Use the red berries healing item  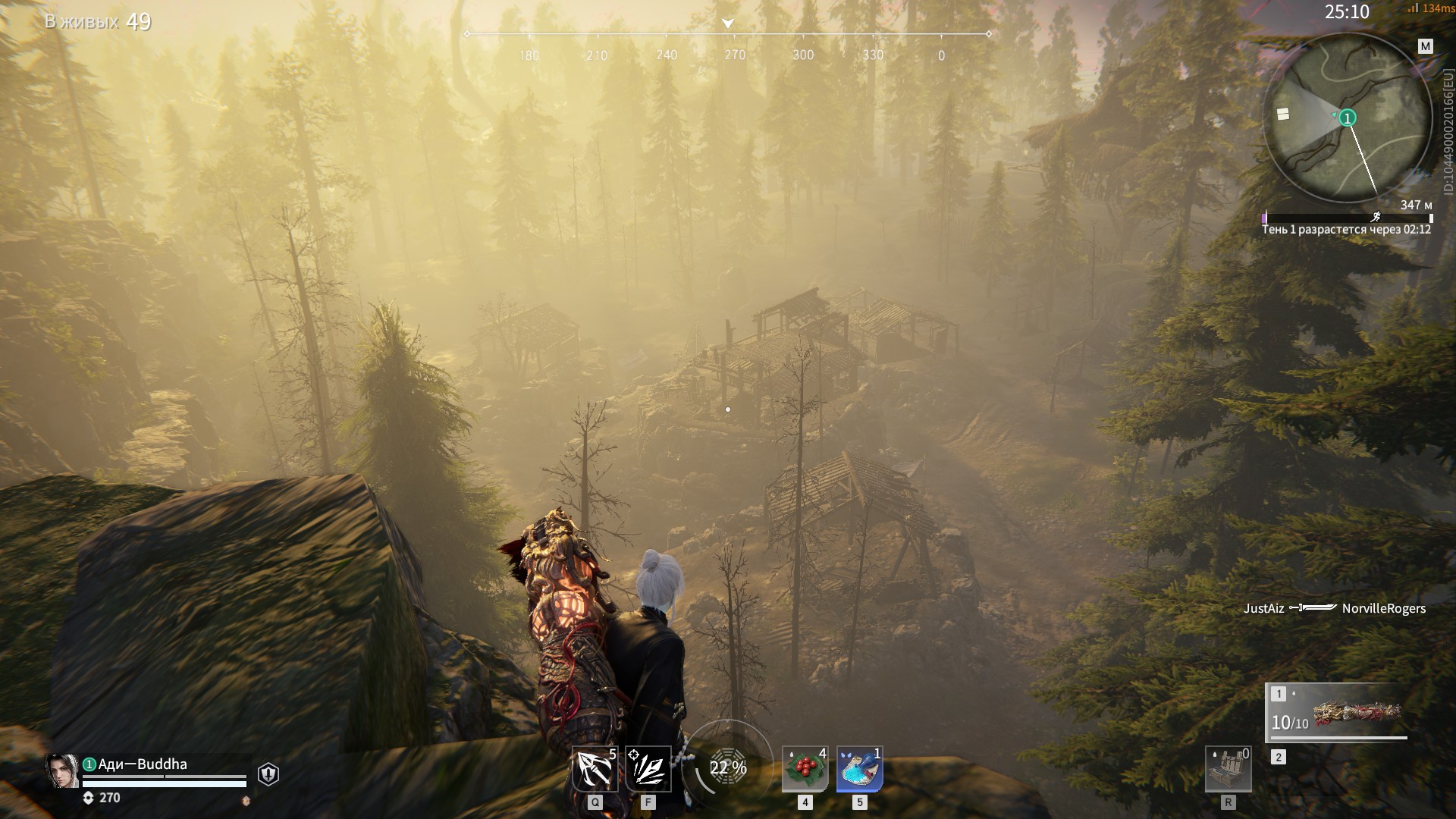(805, 769)
